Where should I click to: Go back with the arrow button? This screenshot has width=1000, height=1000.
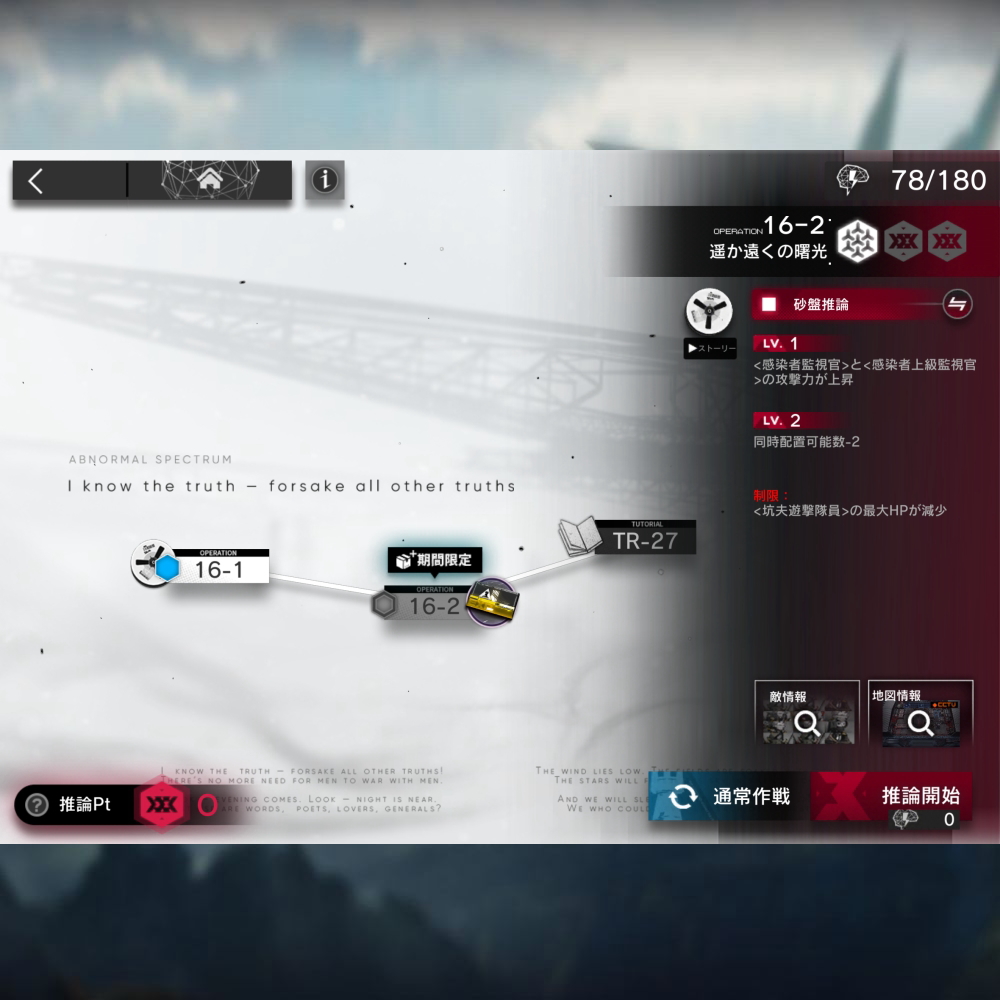(37, 181)
